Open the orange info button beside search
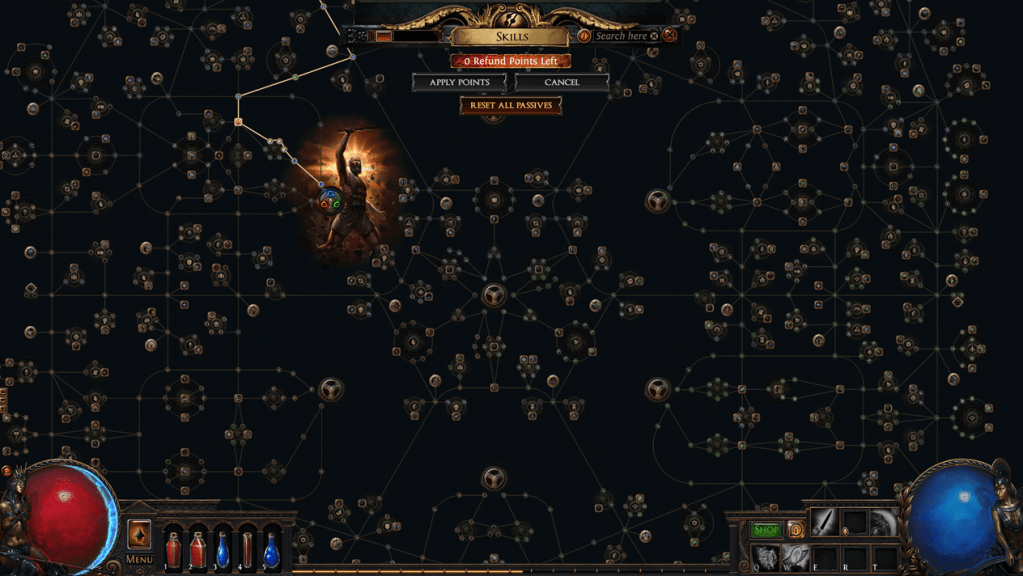The image size is (1023, 576). click(584, 36)
